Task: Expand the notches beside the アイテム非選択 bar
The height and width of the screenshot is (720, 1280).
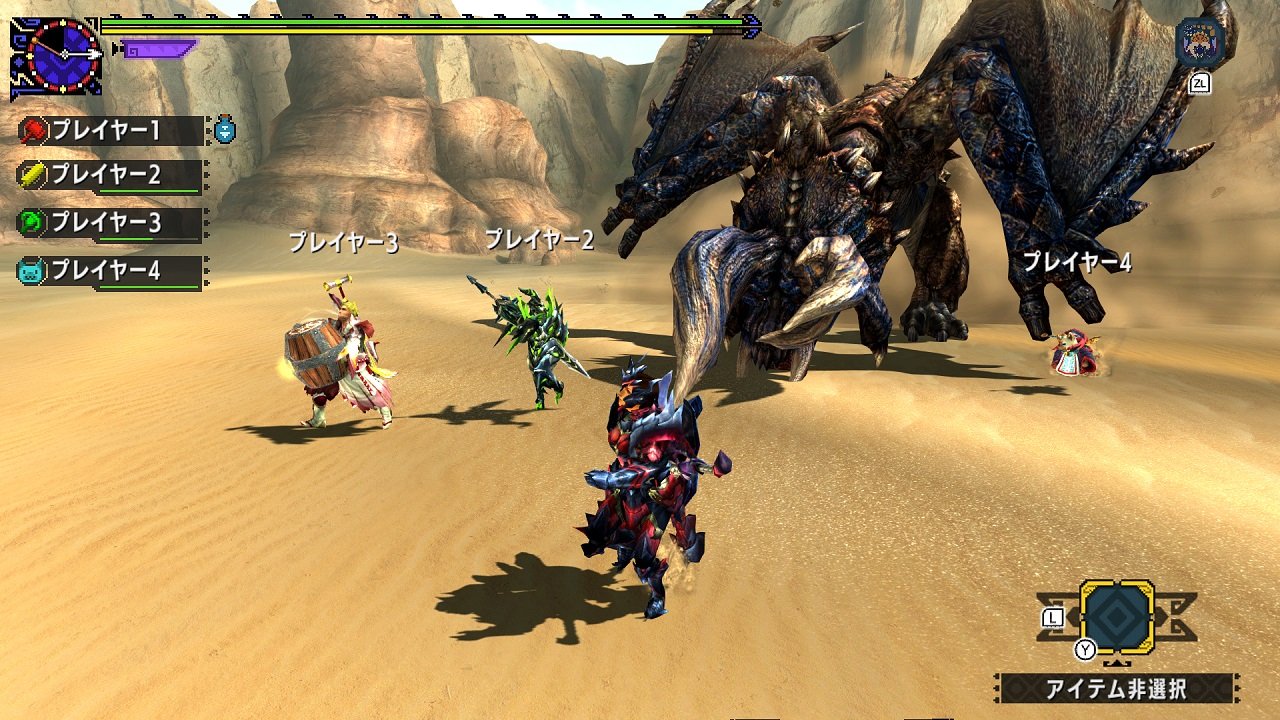Action: tap(1238, 688)
